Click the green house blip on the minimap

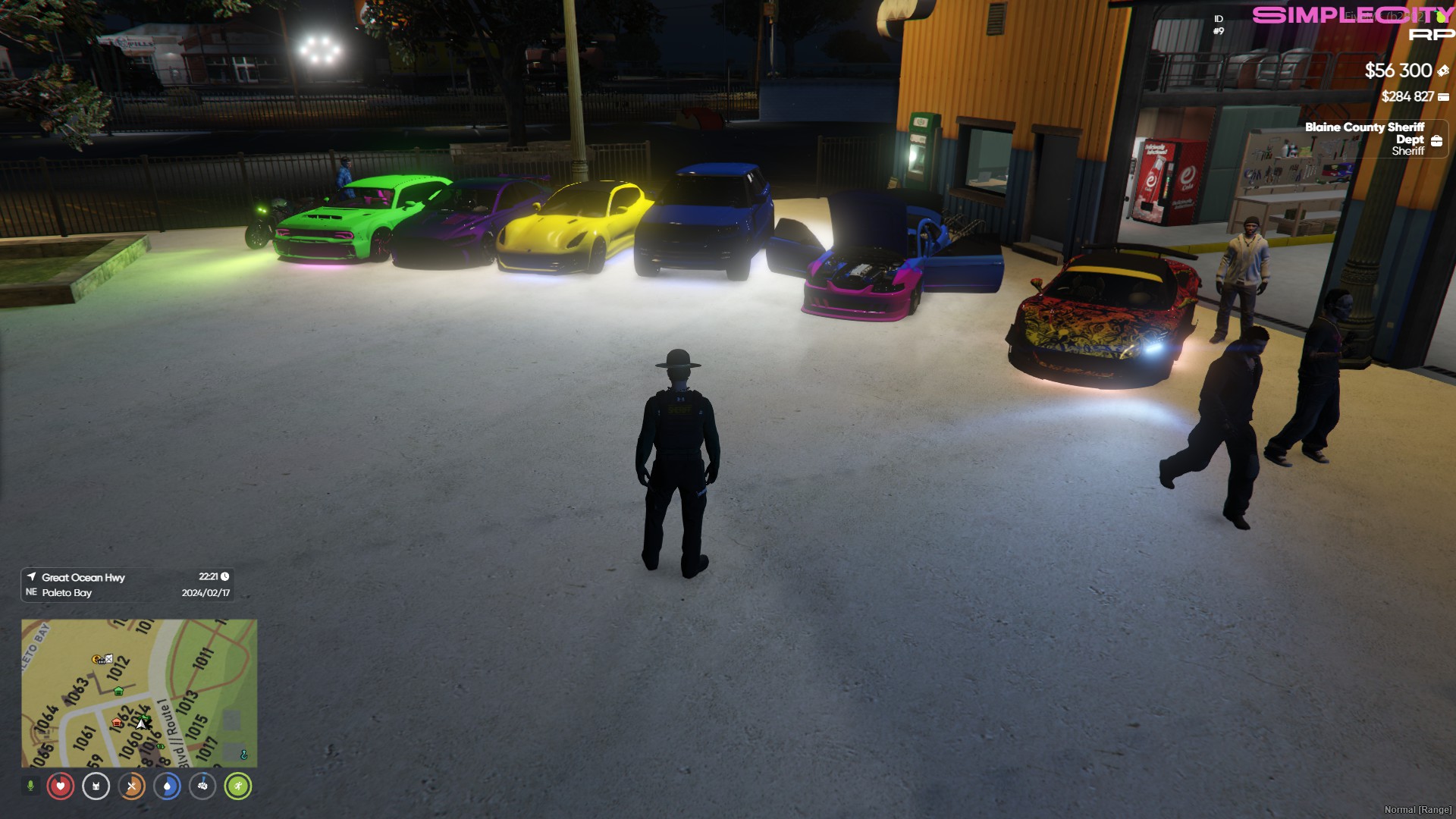tap(118, 692)
